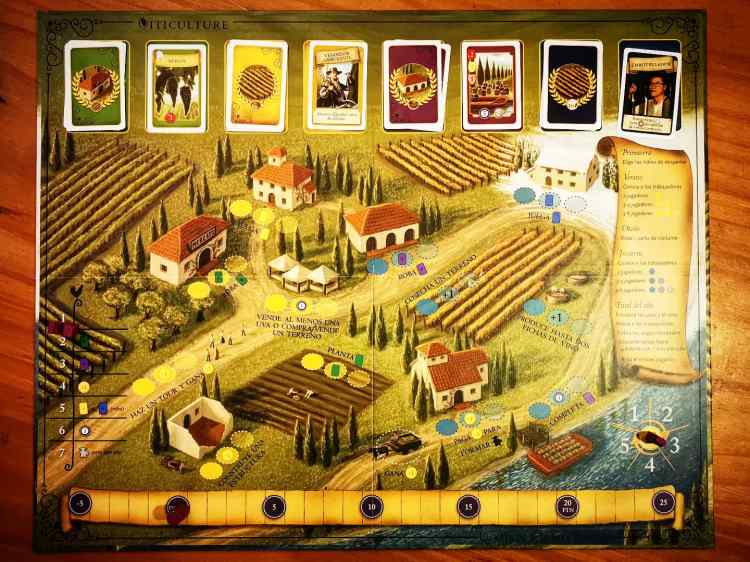Draw from the maroon wine order deck
The width and height of the screenshot is (750, 562).
[412, 86]
